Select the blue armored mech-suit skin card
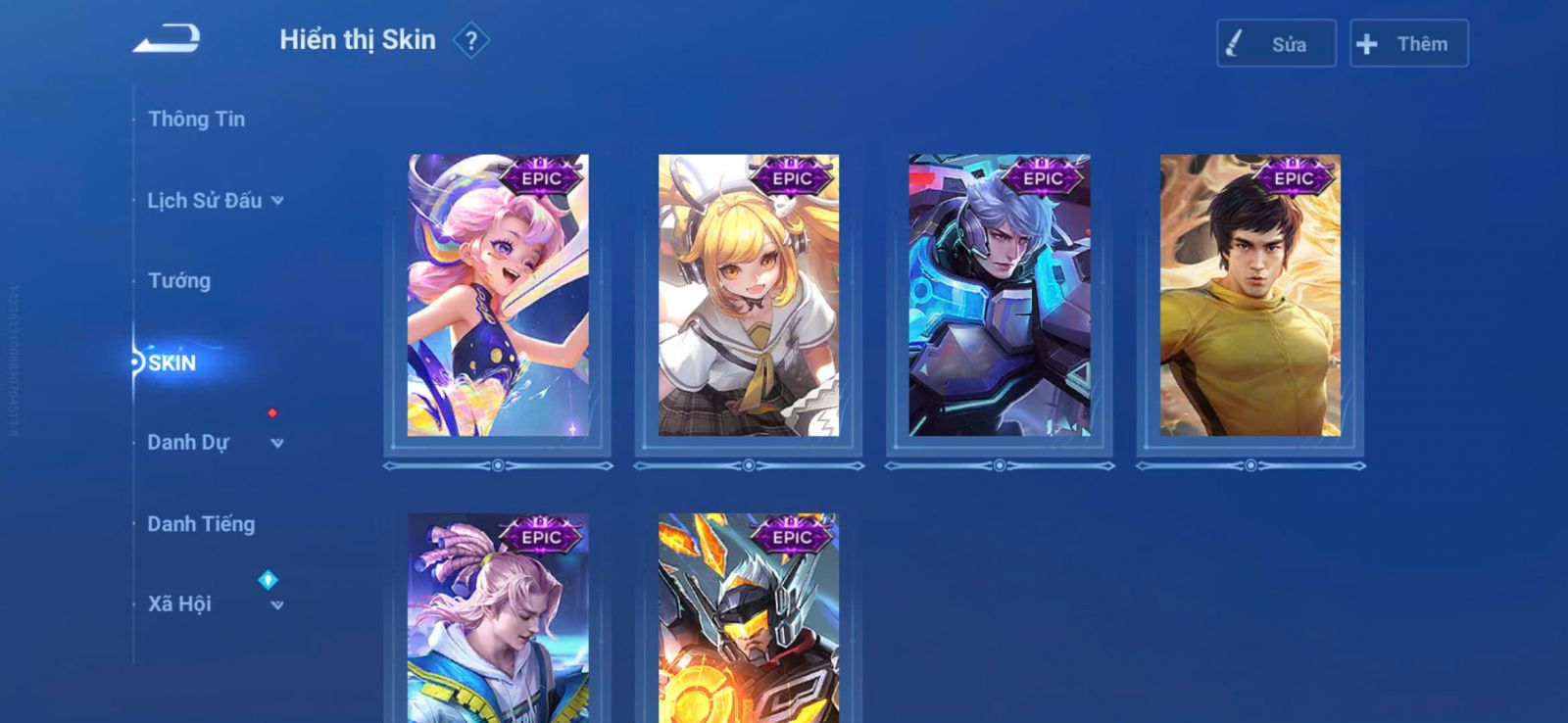 tap(1000, 295)
